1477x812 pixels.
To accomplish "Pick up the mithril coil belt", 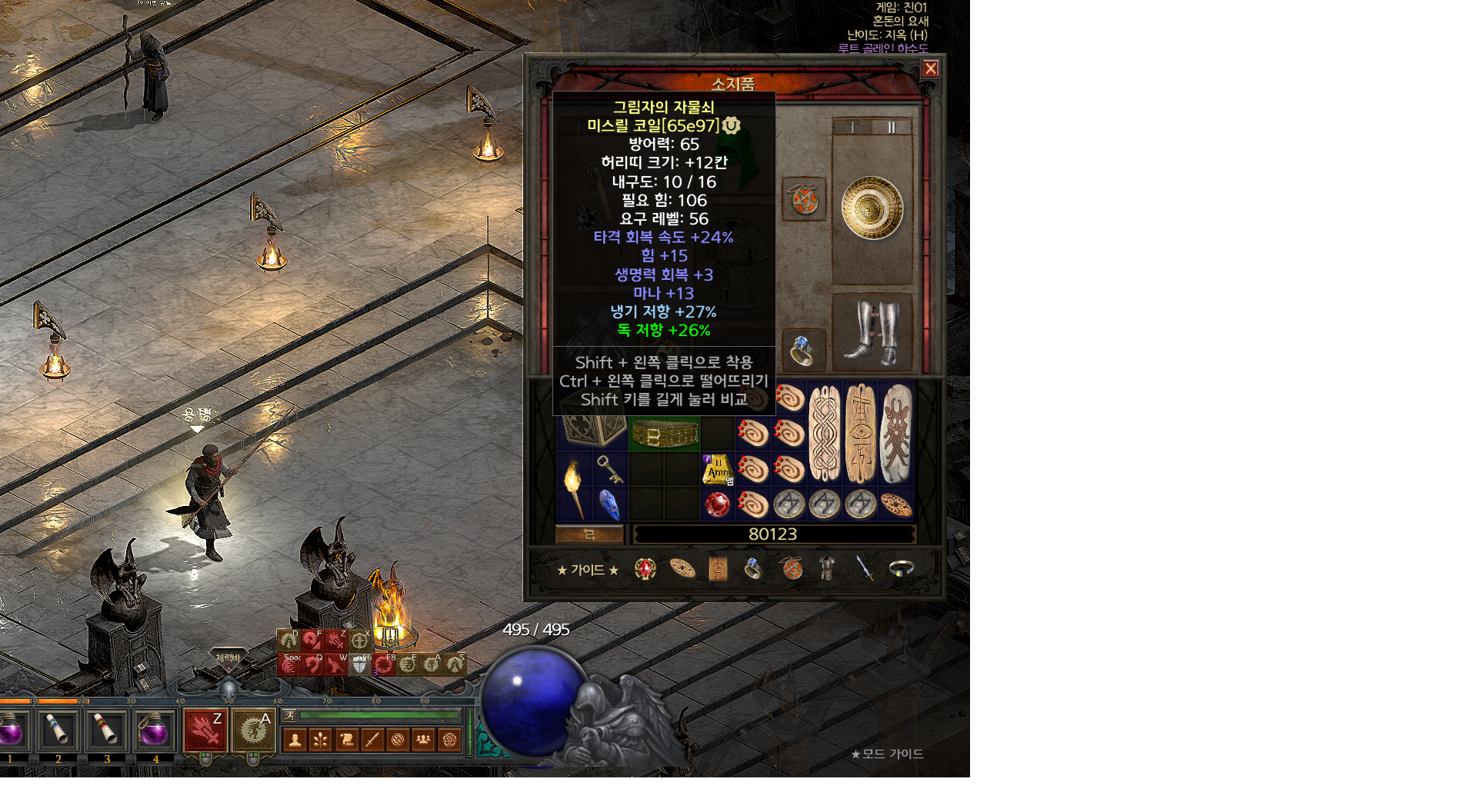I will click(664, 435).
